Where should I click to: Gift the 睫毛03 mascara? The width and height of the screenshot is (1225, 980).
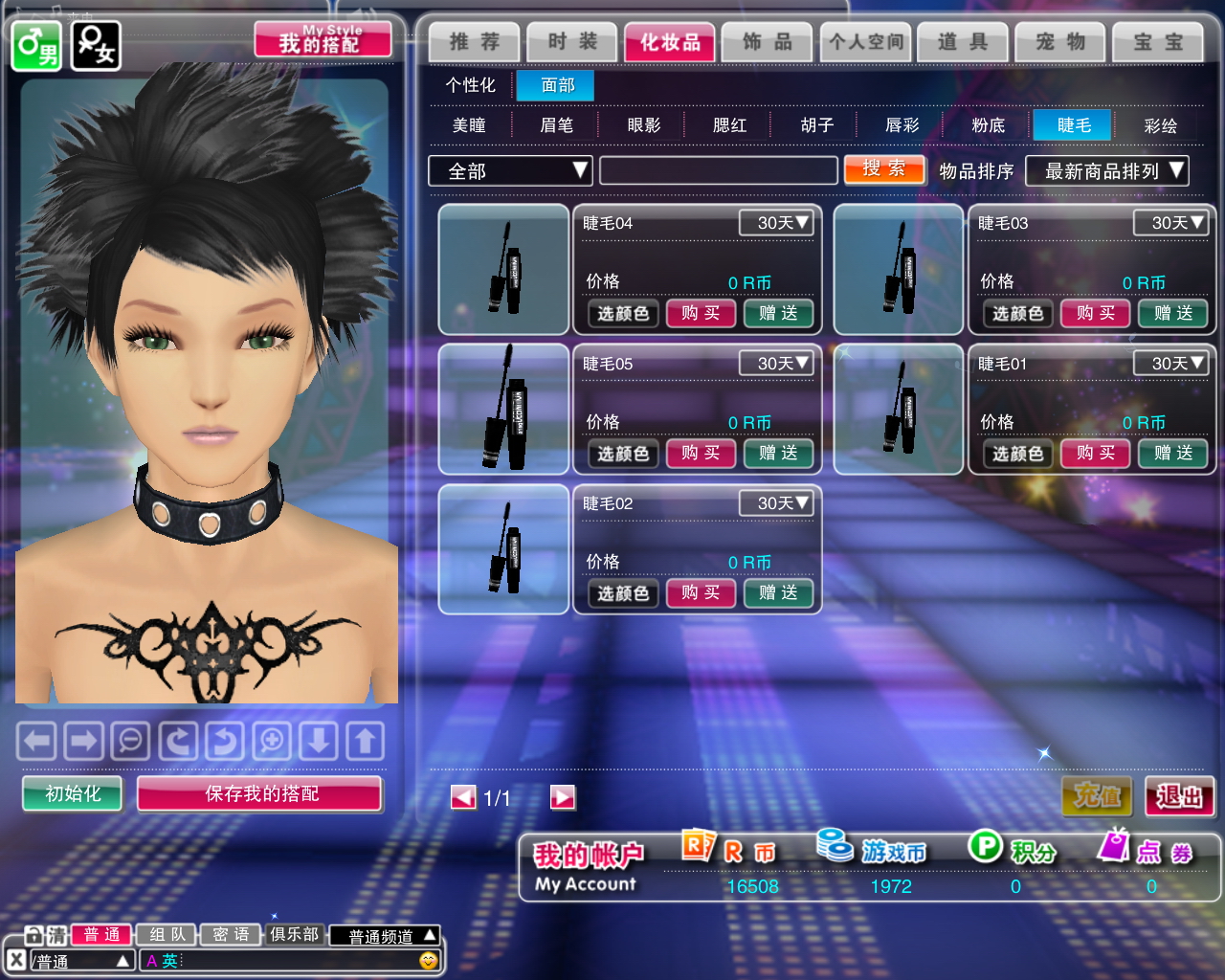coord(1172,313)
